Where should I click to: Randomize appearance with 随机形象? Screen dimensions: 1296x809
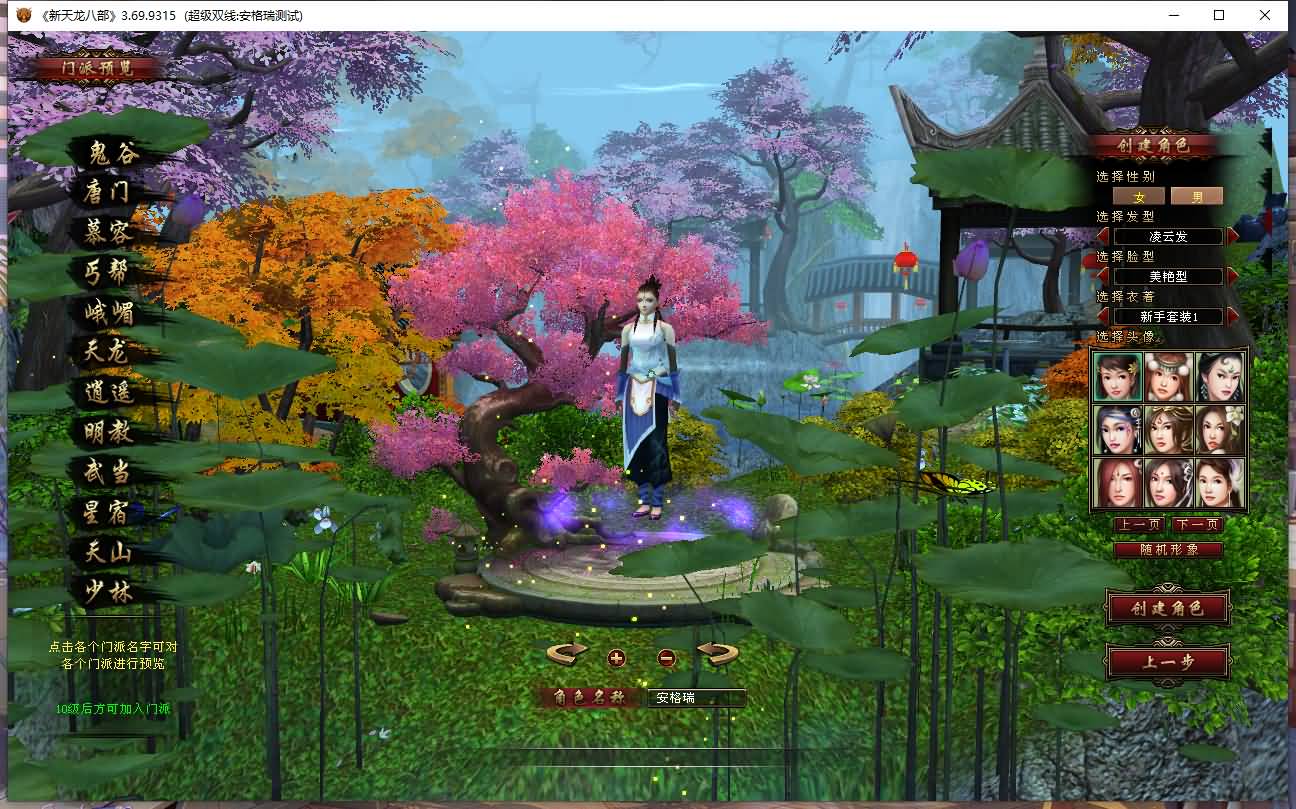tap(1167, 549)
